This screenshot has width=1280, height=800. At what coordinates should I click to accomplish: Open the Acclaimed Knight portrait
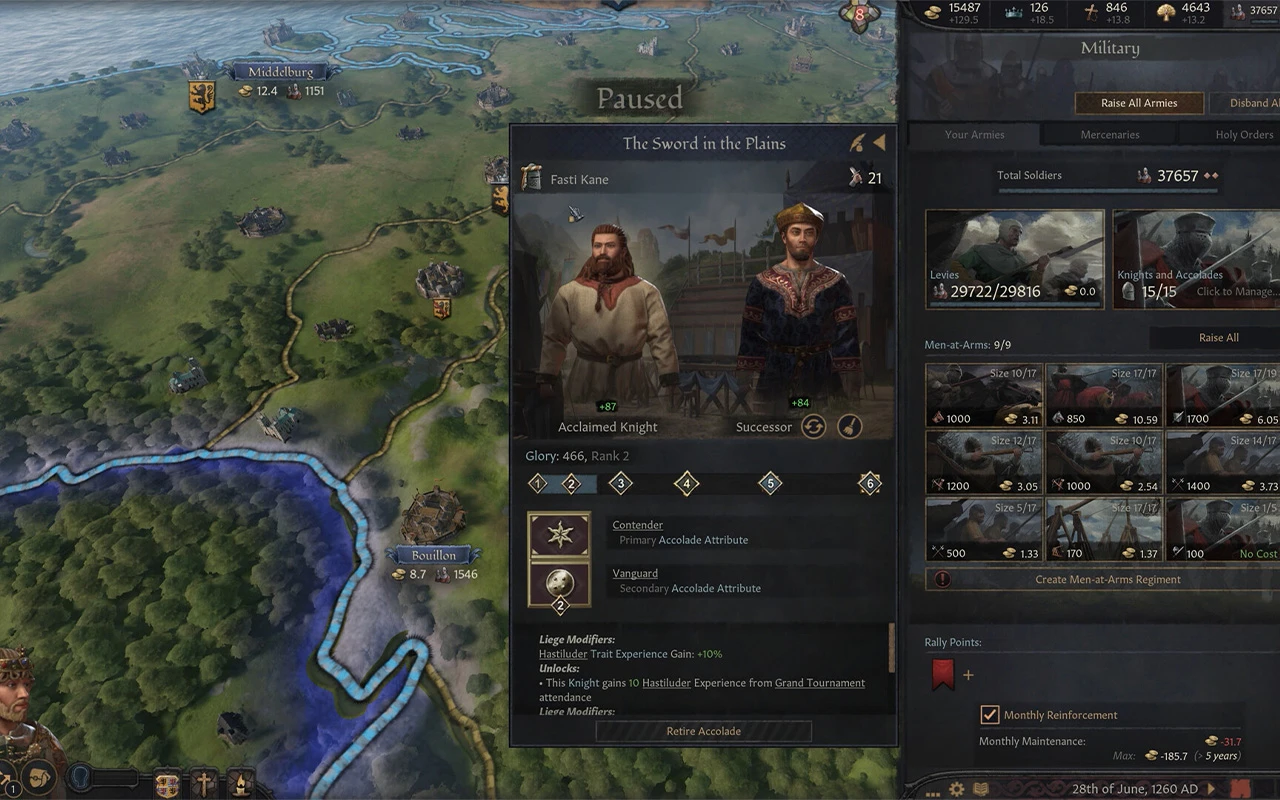[x=608, y=320]
